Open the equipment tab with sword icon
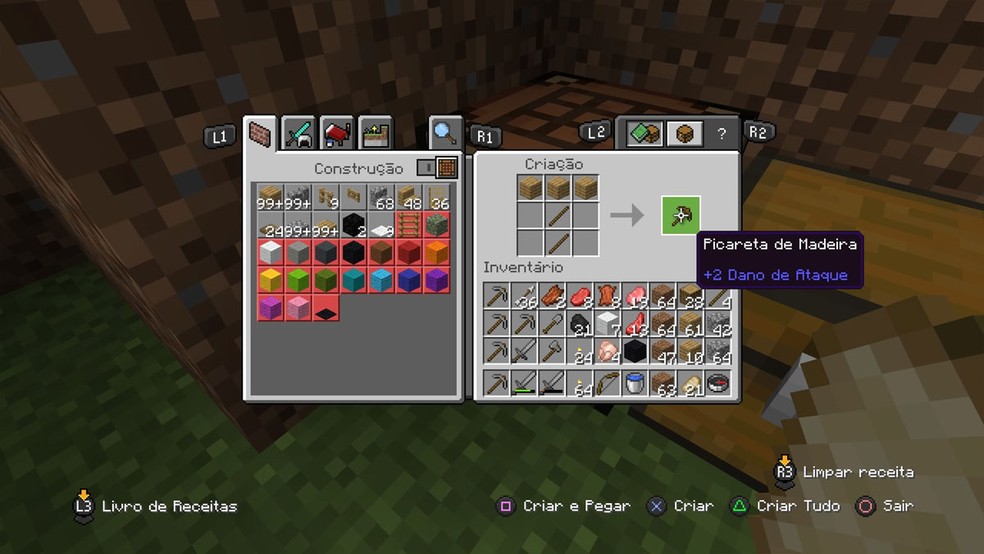 click(298, 133)
